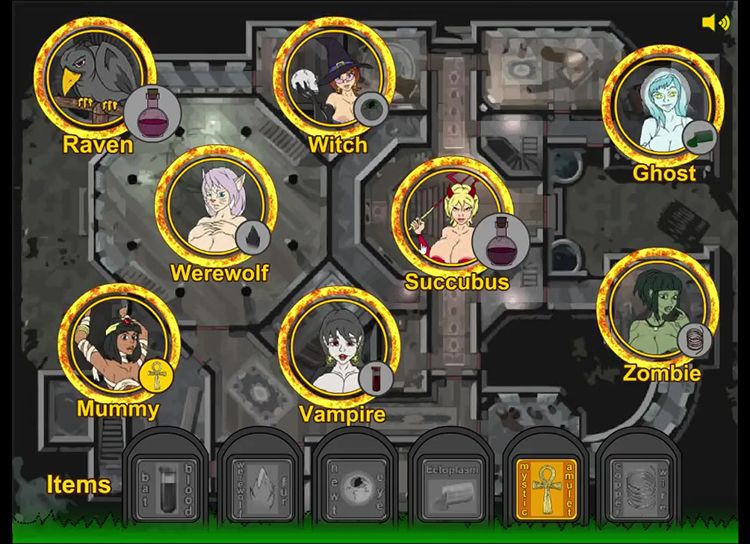Select the newt eye item tombstone
The image size is (750, 544).
(x=355, y=480)
